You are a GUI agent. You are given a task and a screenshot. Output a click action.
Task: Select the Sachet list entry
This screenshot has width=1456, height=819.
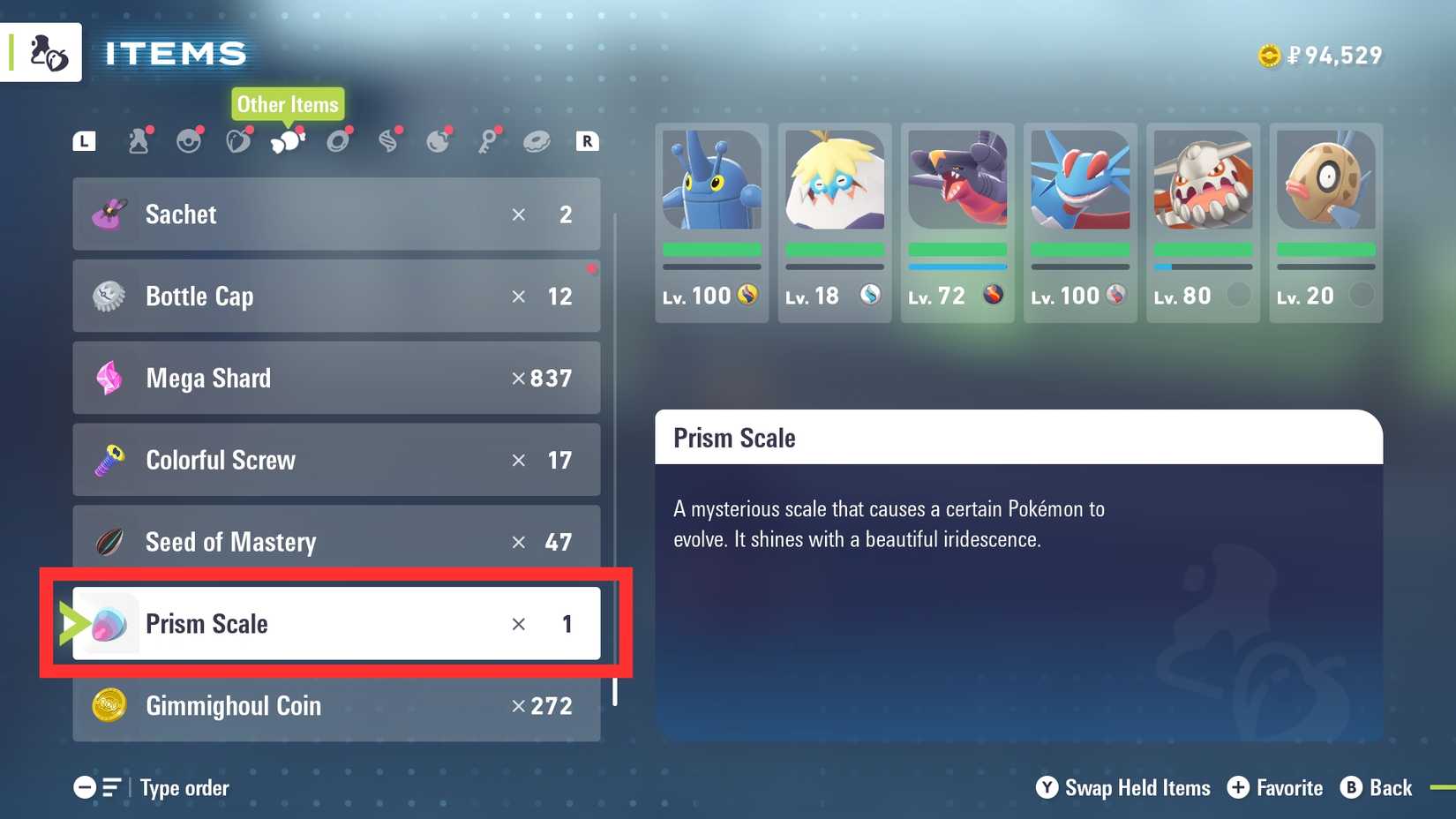click(335, 214)
